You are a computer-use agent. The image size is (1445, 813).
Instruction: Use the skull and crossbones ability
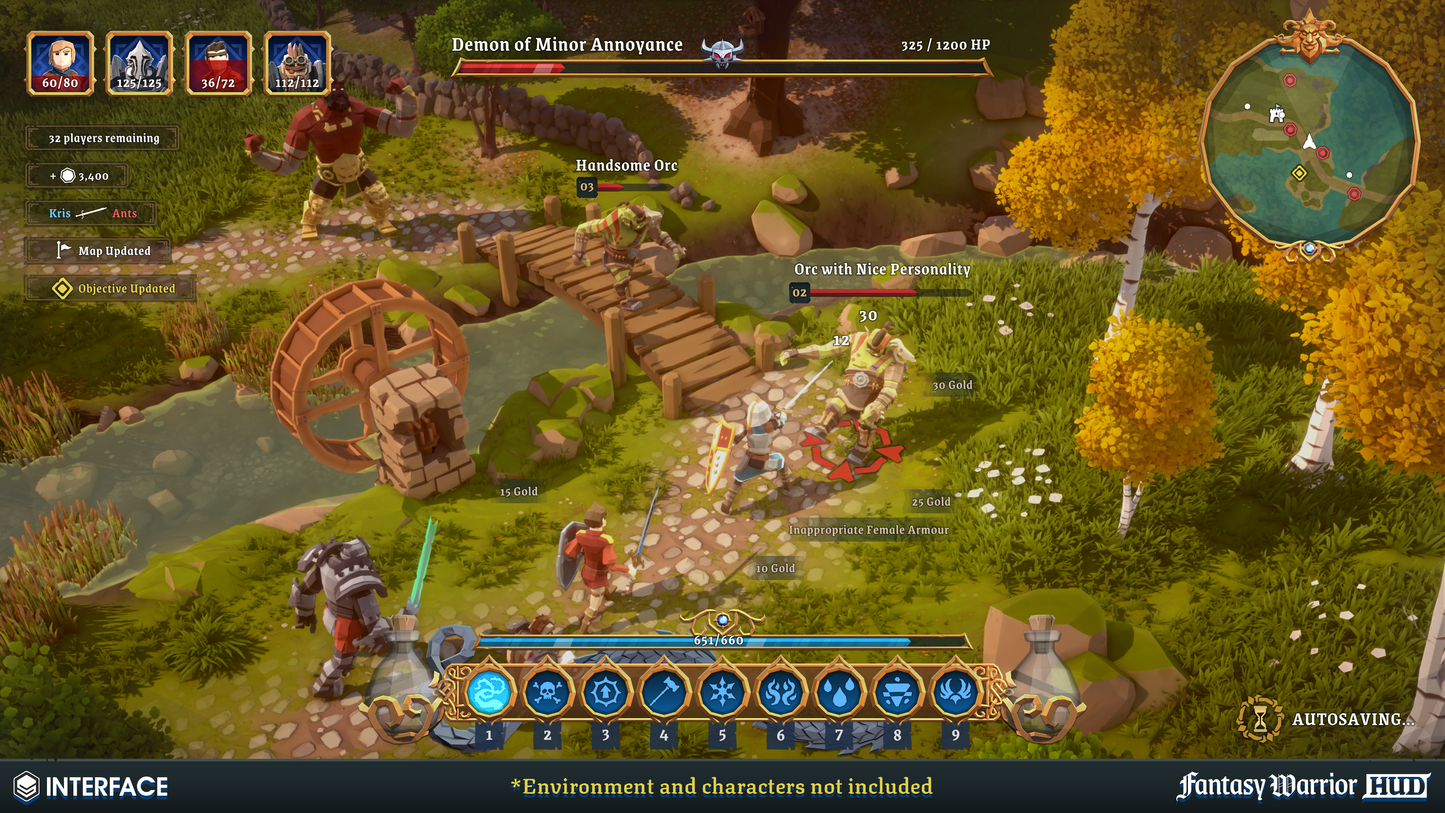tap(547, 691)
